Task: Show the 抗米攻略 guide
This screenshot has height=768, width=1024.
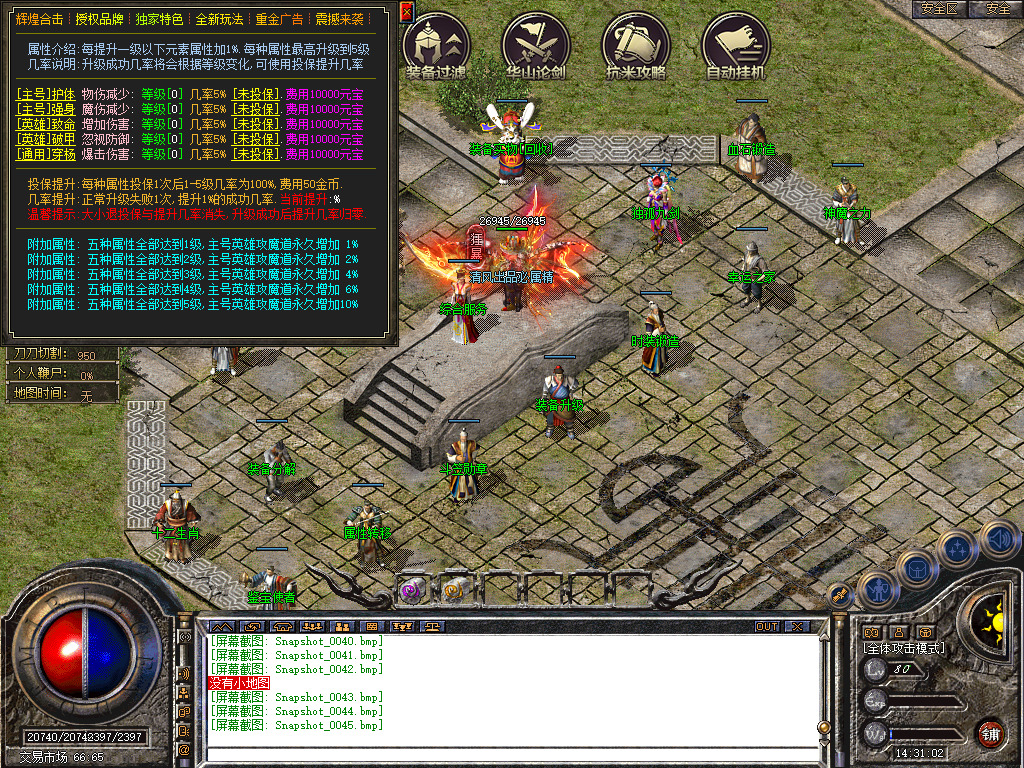Action: [x=636, y=44]
